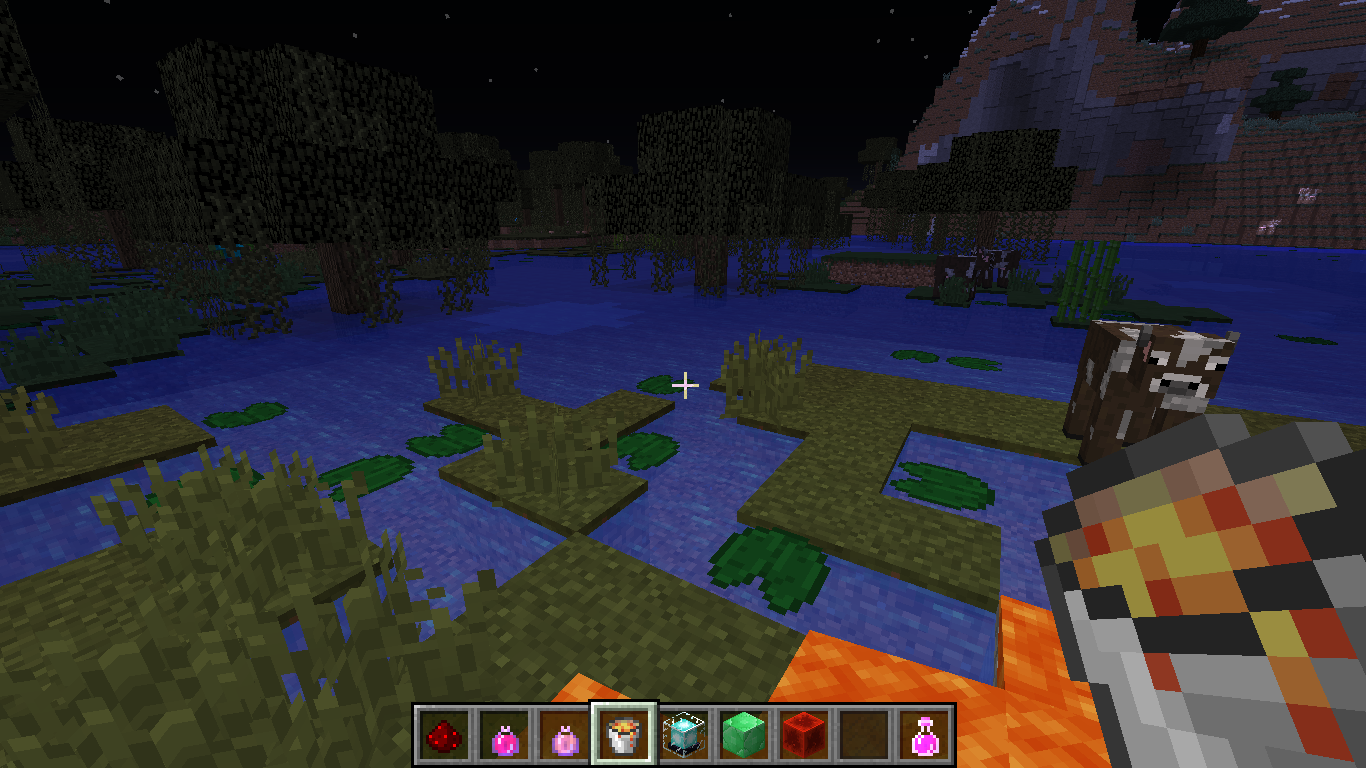Image resolution: width=1366 pixels, height=768 pixels.
Task: Select the empty hotbar slot
Action: [864, 737]
